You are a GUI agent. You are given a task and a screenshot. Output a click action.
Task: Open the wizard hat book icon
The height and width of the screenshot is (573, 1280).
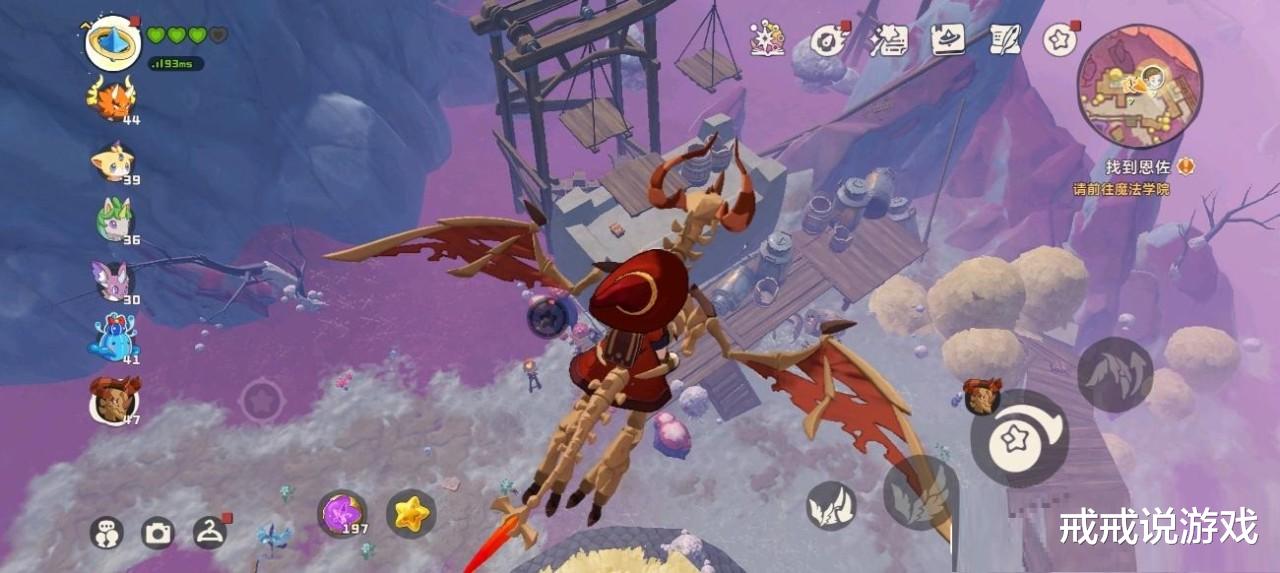947,39
